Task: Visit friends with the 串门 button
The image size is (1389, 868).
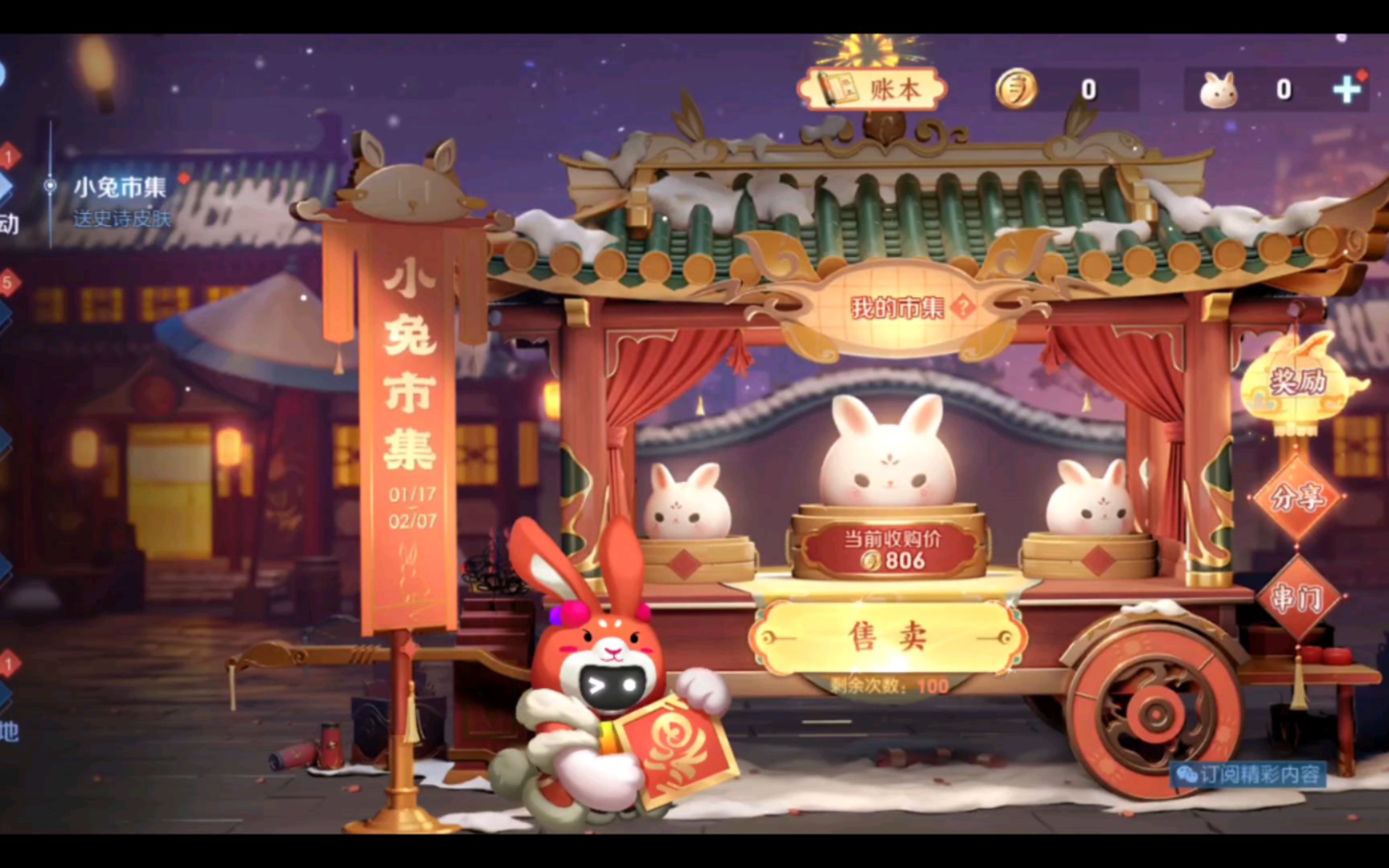Action: point(1297,599)
